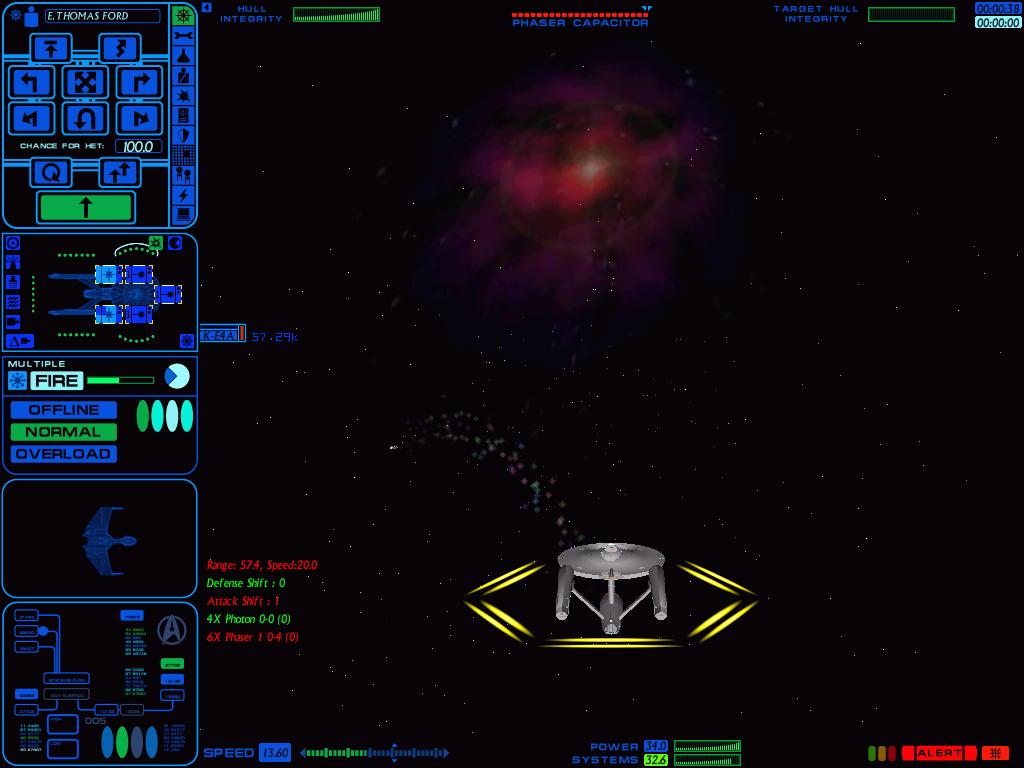
Task: Click the circular orbit arrow button
Action: click(51, 173)
